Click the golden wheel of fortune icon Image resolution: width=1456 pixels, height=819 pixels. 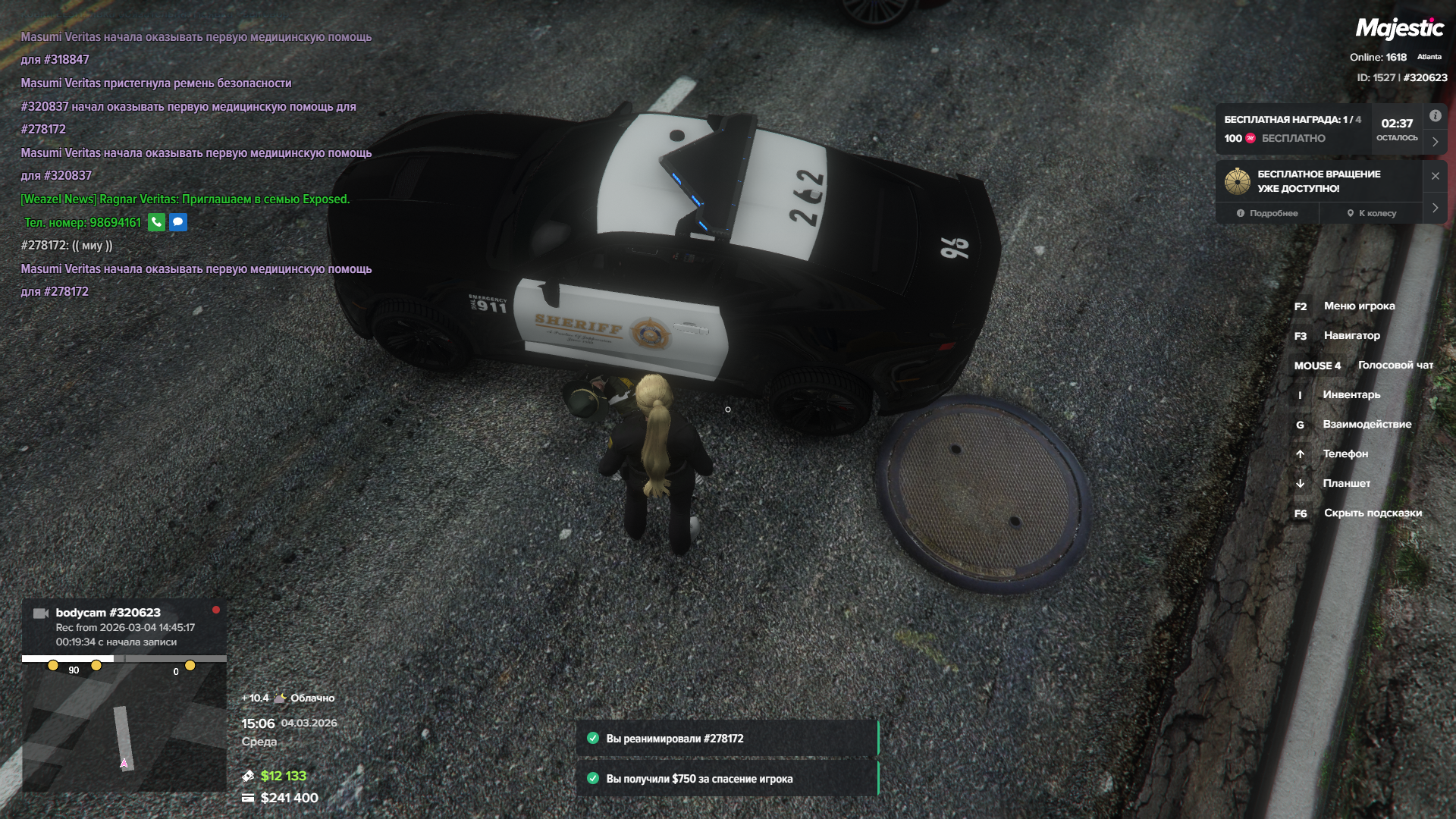pyautogui.click(x=1237, y=181)
